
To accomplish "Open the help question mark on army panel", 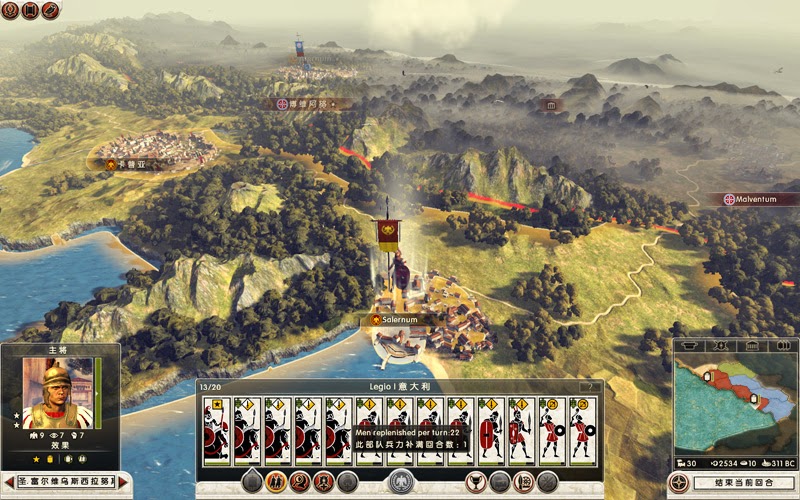I will [590, 386].
